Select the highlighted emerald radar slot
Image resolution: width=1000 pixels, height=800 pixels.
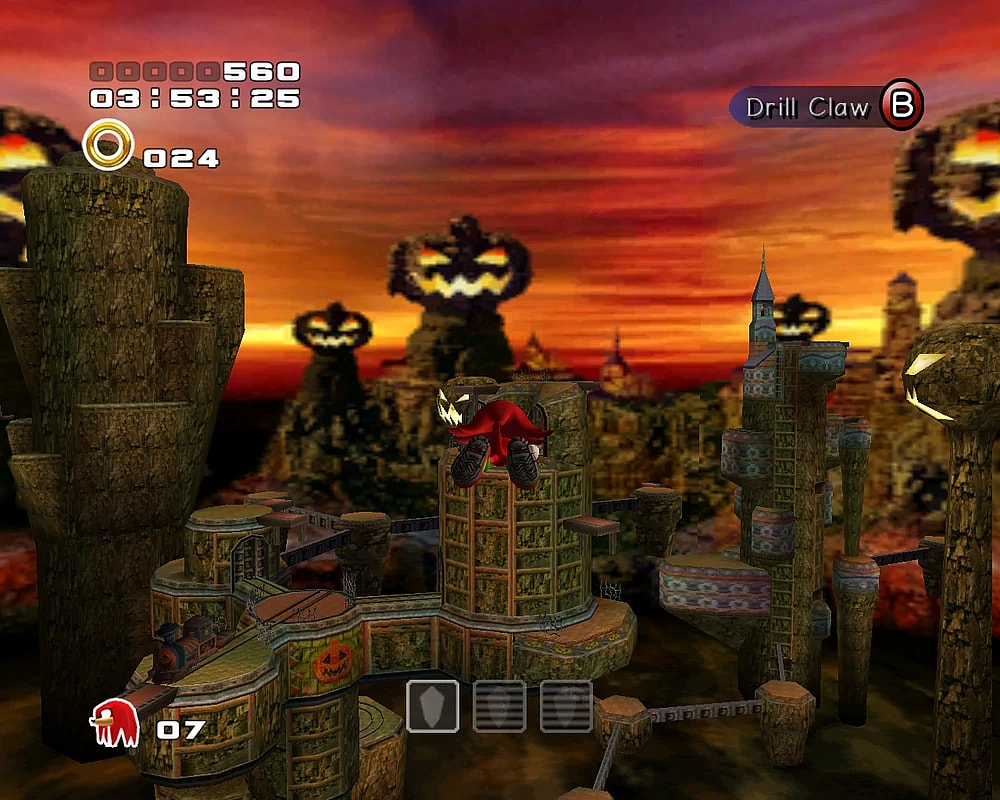(433, 706)
